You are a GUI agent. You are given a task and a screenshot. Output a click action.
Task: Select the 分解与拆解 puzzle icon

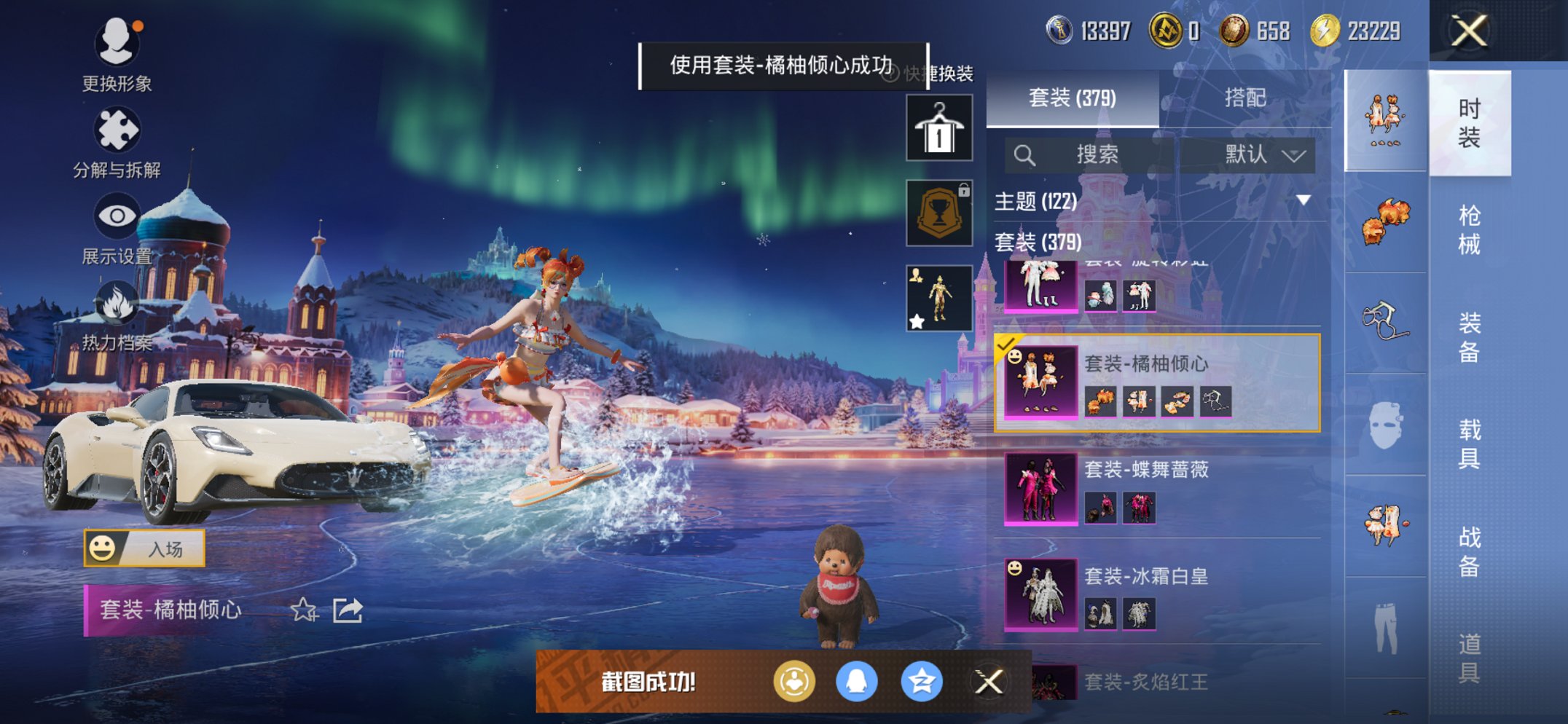point(117,127)
